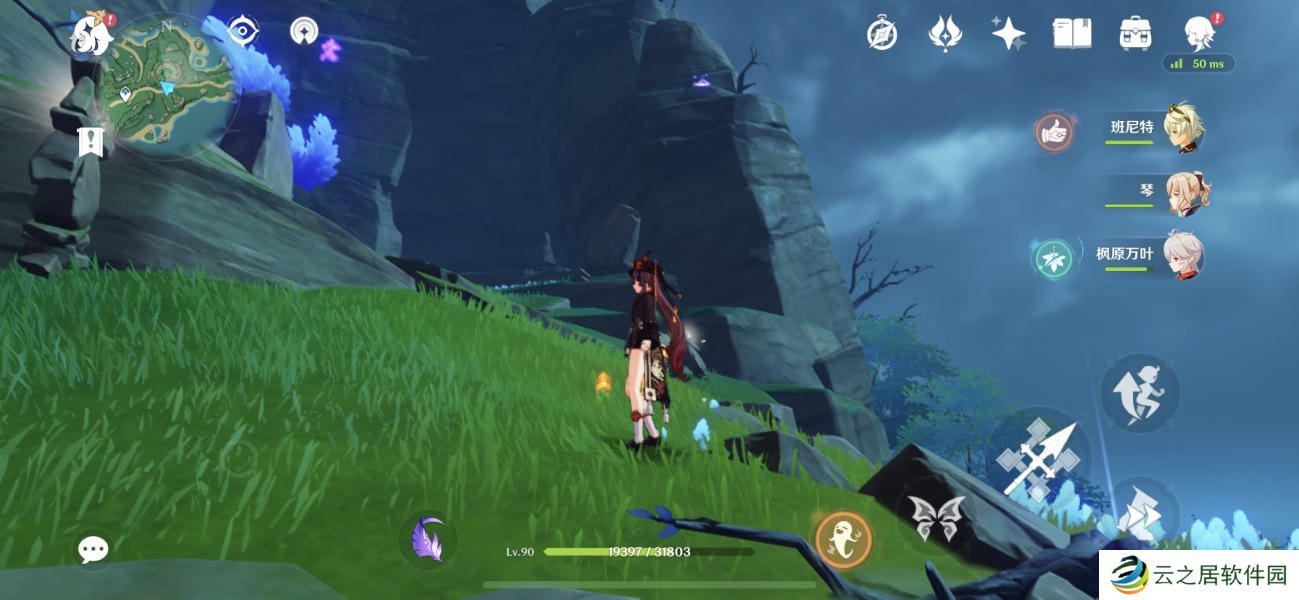Screen dimensions: 1299x600
Task: Open the winged emblem events icon
Action: [944, 34]
